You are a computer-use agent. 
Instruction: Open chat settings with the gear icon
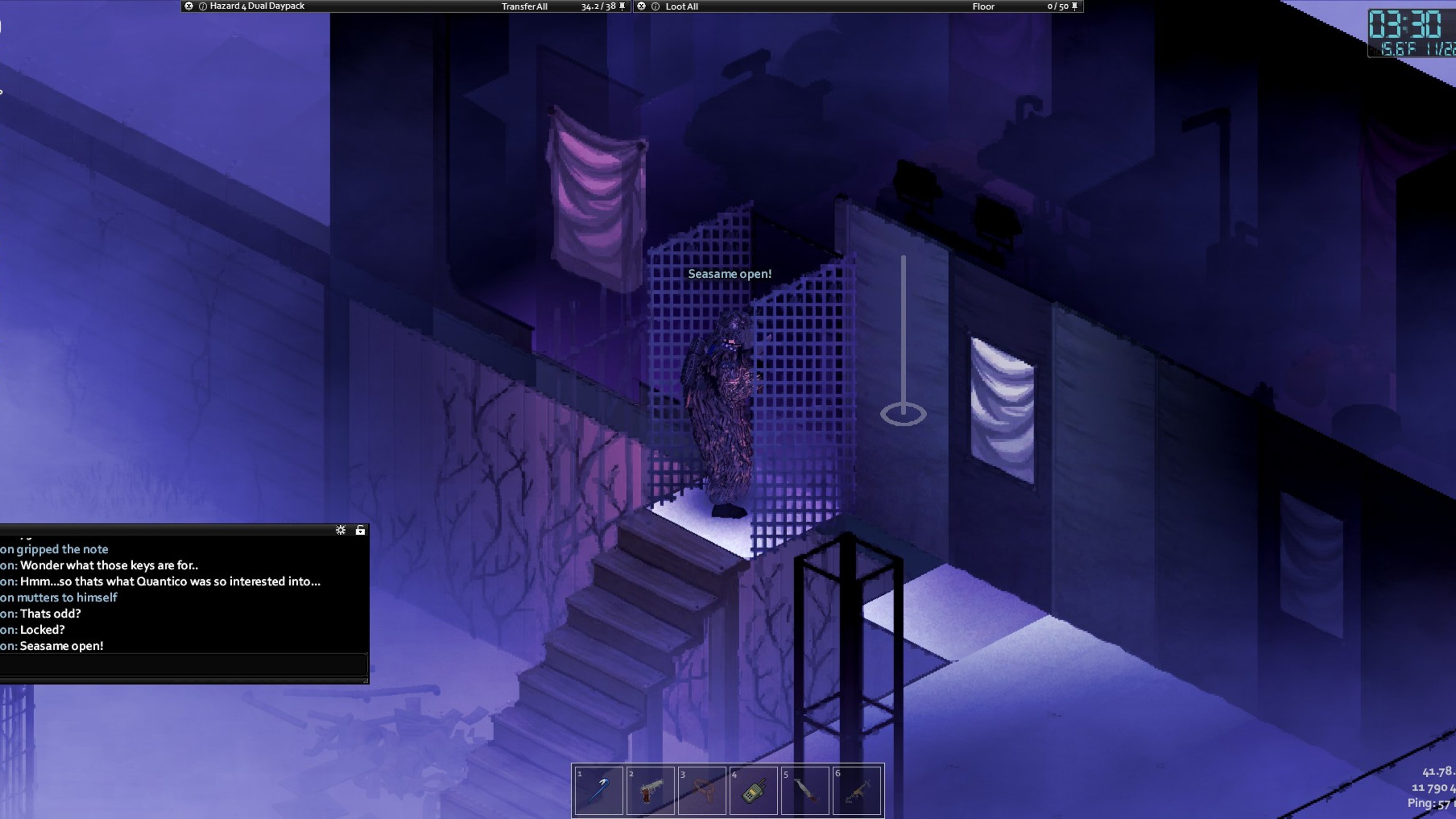click(x=340, y=530)
